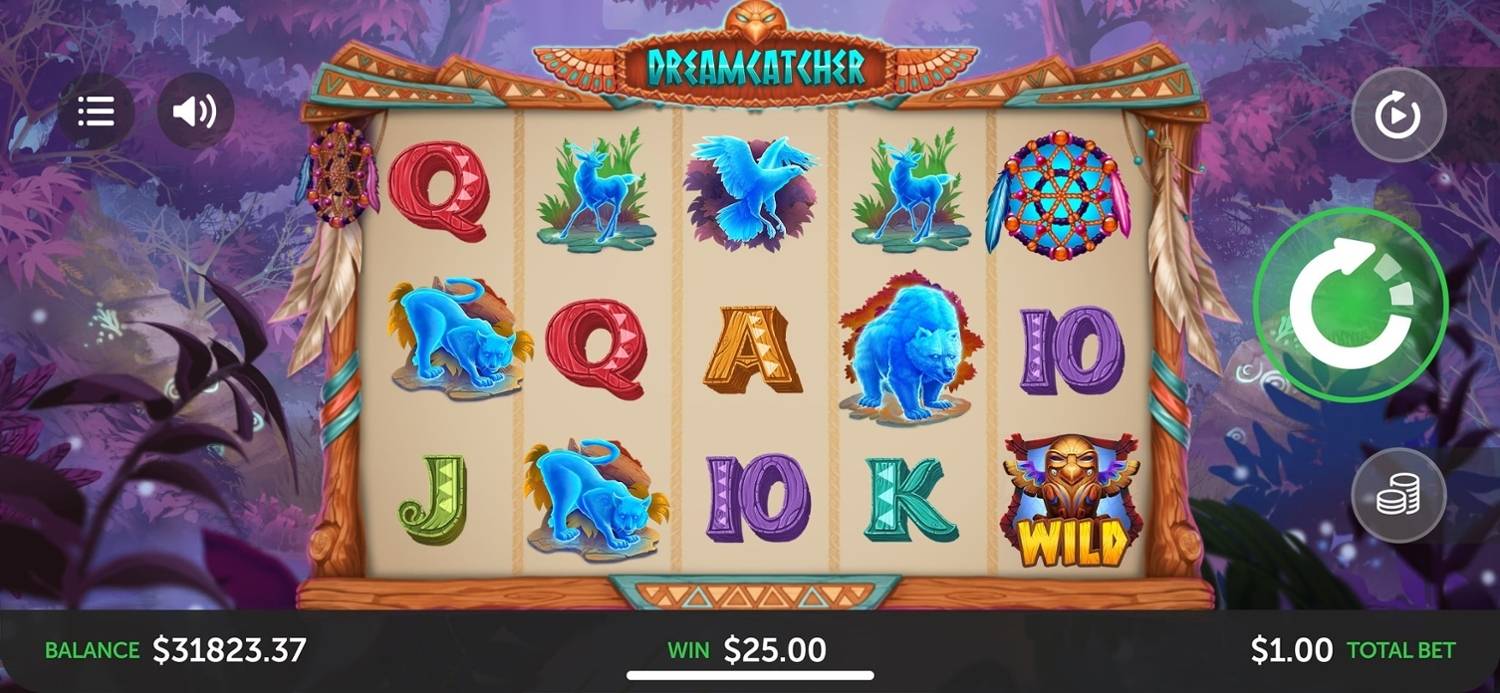Open bet settings via coin stack icon
Viewport: 1500px width, 693px height.
[x=1398, y=496]
